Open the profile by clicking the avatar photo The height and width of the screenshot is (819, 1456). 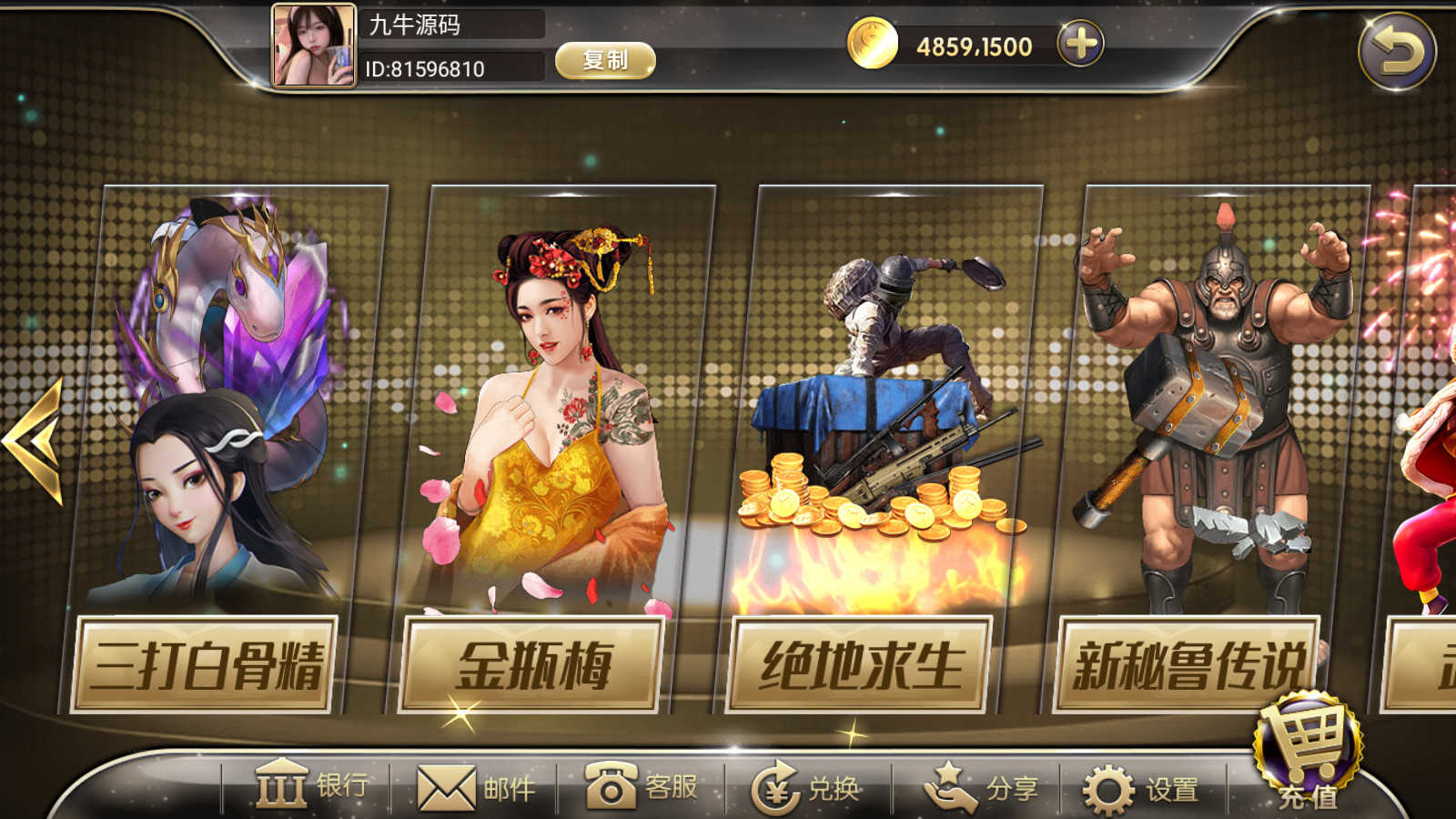(x=313, y=45)
